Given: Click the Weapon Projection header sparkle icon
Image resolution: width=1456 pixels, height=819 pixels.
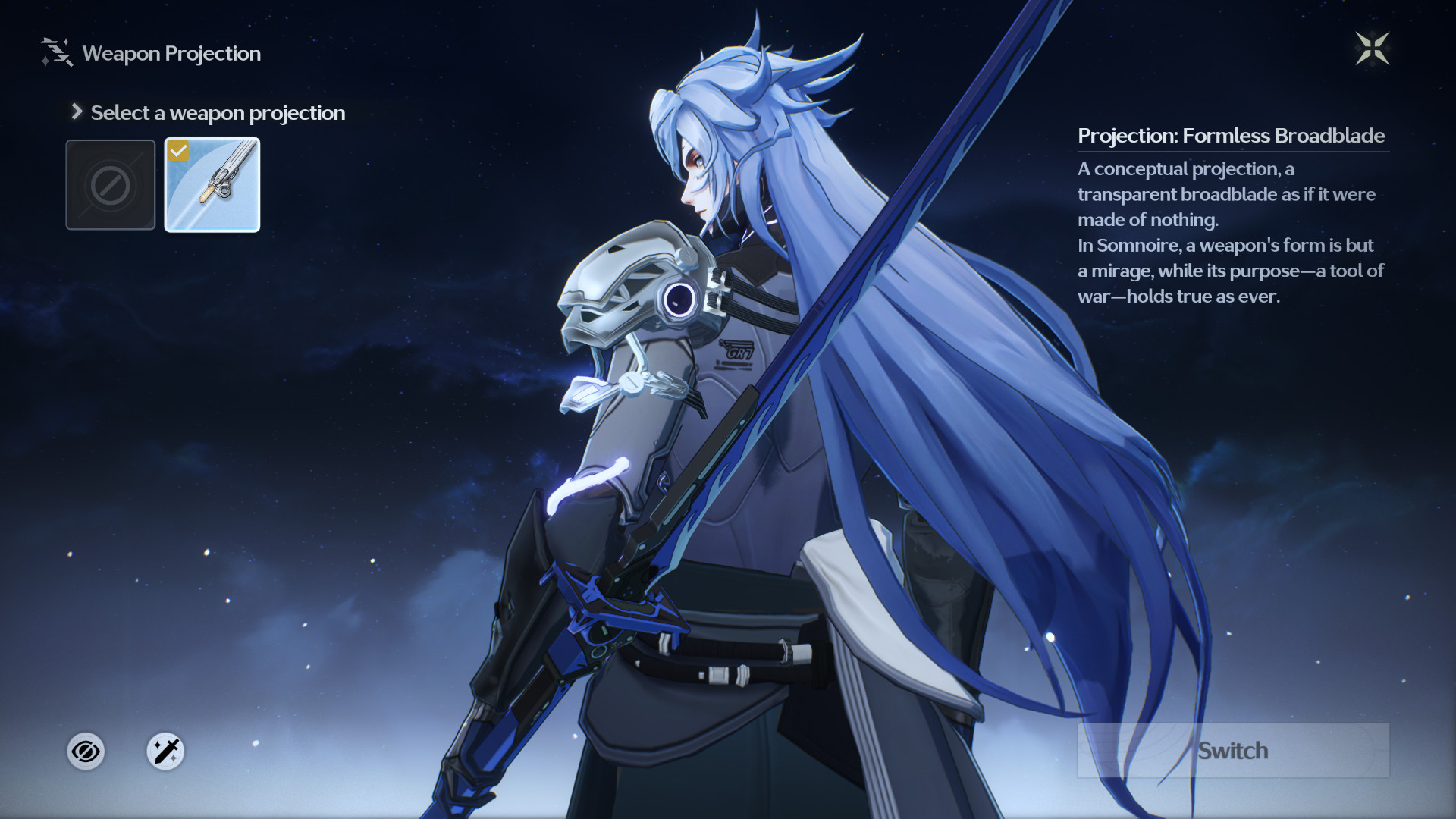Looking at the screenshot, I should [54, 51].
